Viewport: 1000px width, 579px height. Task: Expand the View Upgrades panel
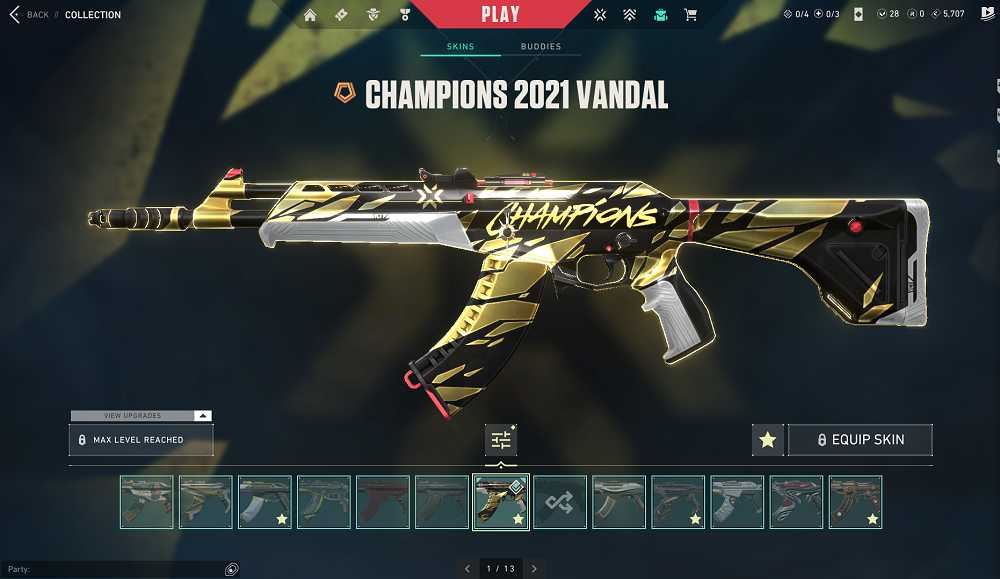pyautogui.click(x=140, y=415)
